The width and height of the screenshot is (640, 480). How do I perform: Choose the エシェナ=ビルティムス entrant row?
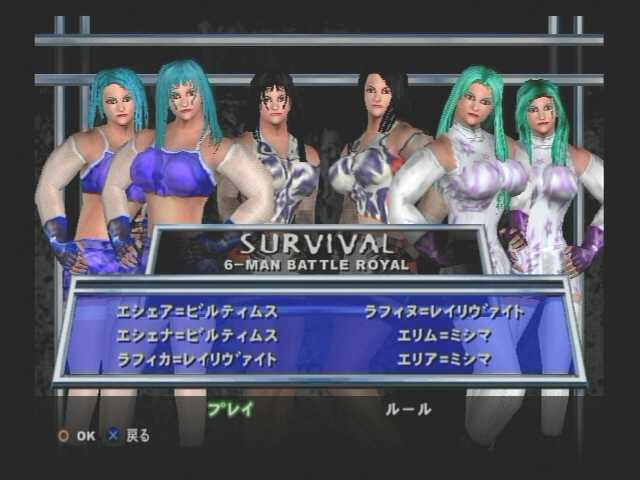[x=198, y=335]
